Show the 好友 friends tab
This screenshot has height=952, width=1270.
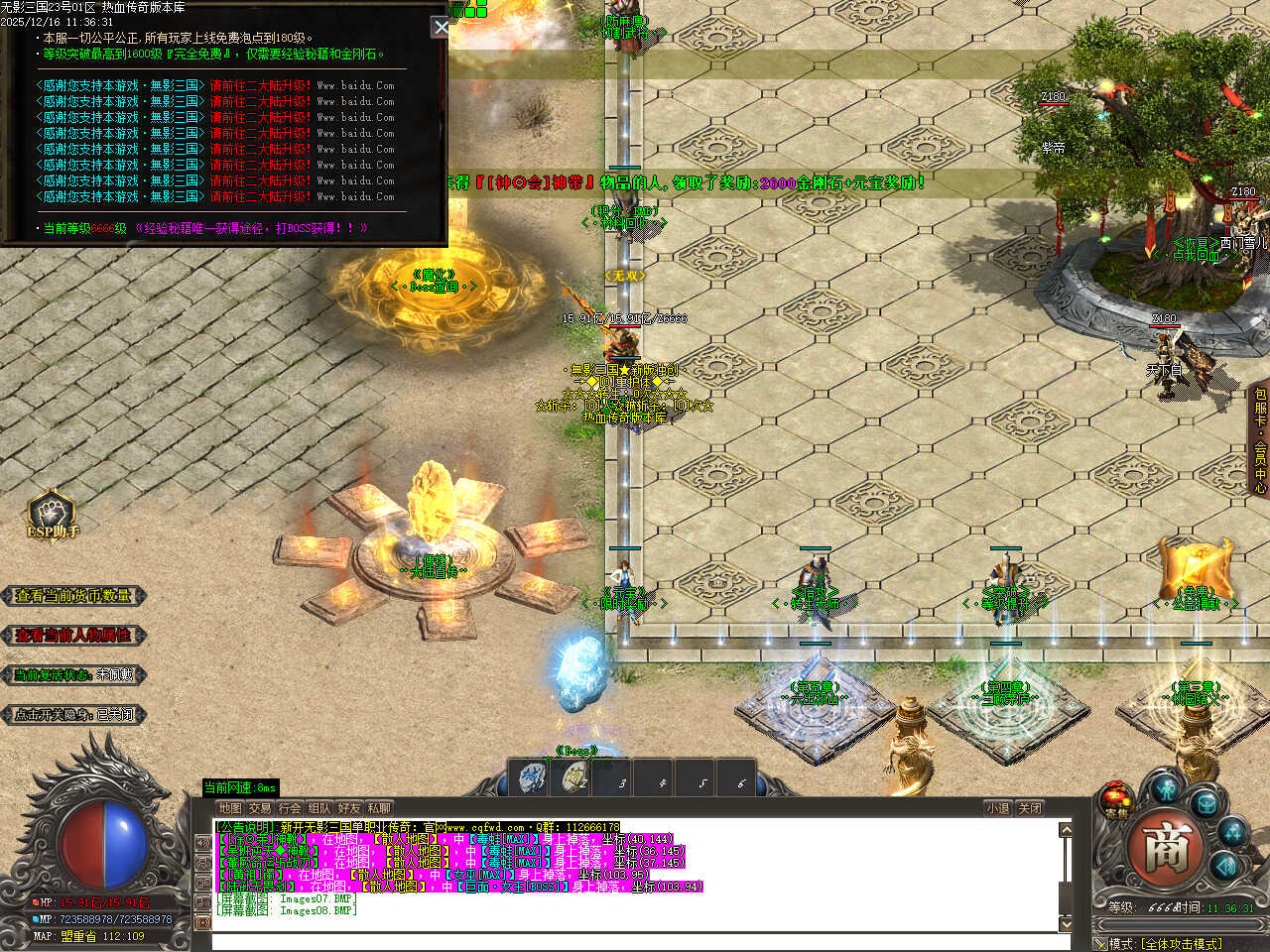(x=349, y=808)
